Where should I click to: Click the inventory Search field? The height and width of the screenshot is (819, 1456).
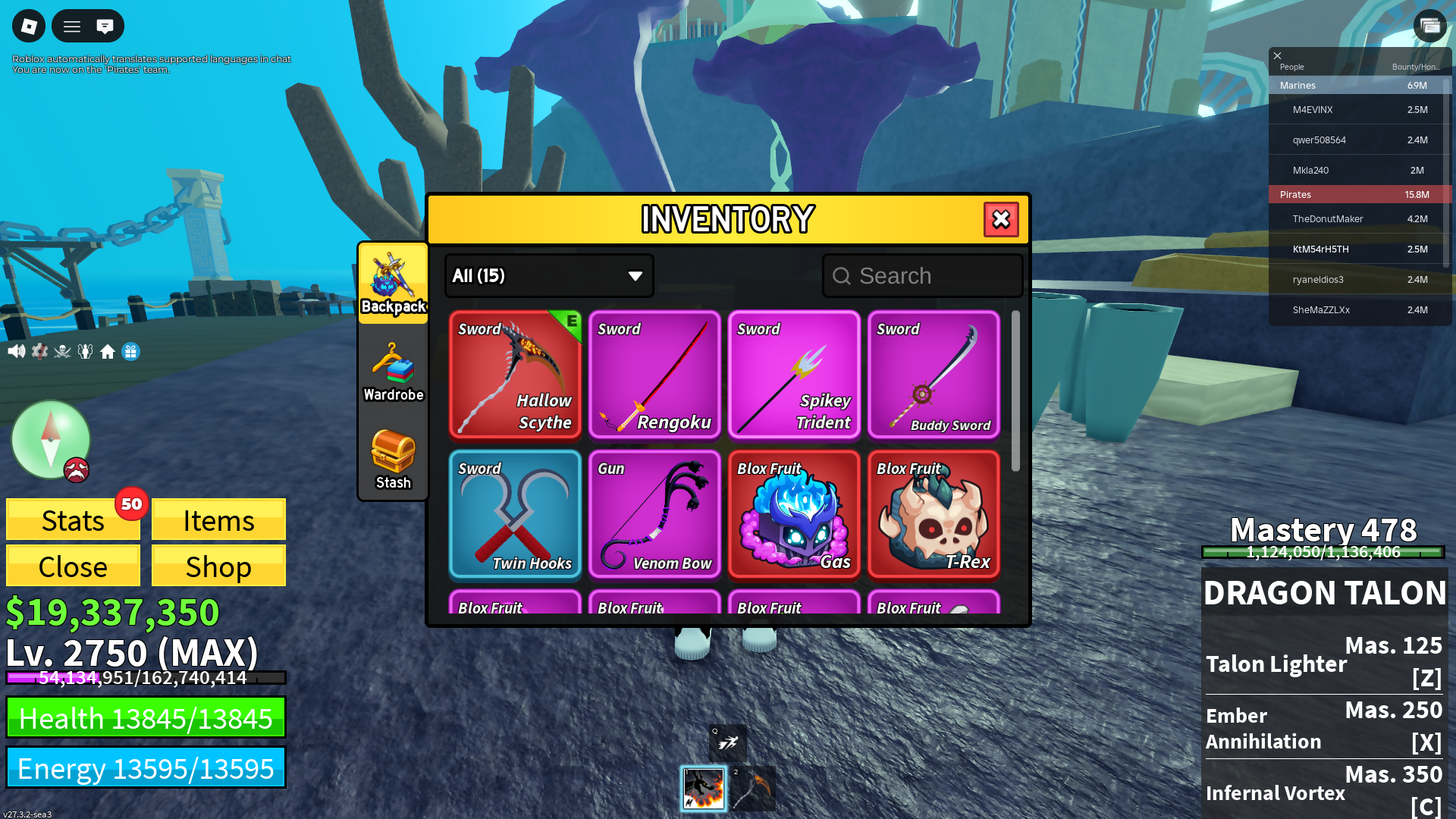tap(923, 276)
